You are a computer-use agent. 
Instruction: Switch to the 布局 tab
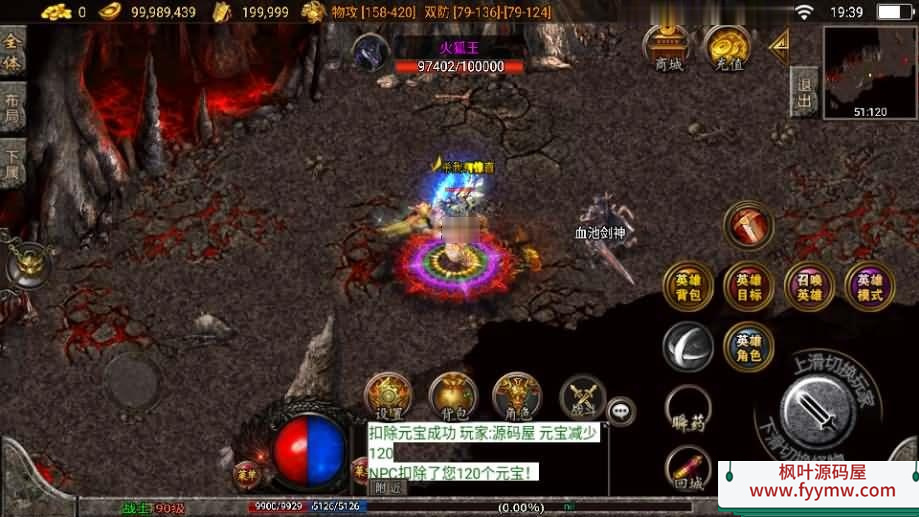[x=12, y=110]
